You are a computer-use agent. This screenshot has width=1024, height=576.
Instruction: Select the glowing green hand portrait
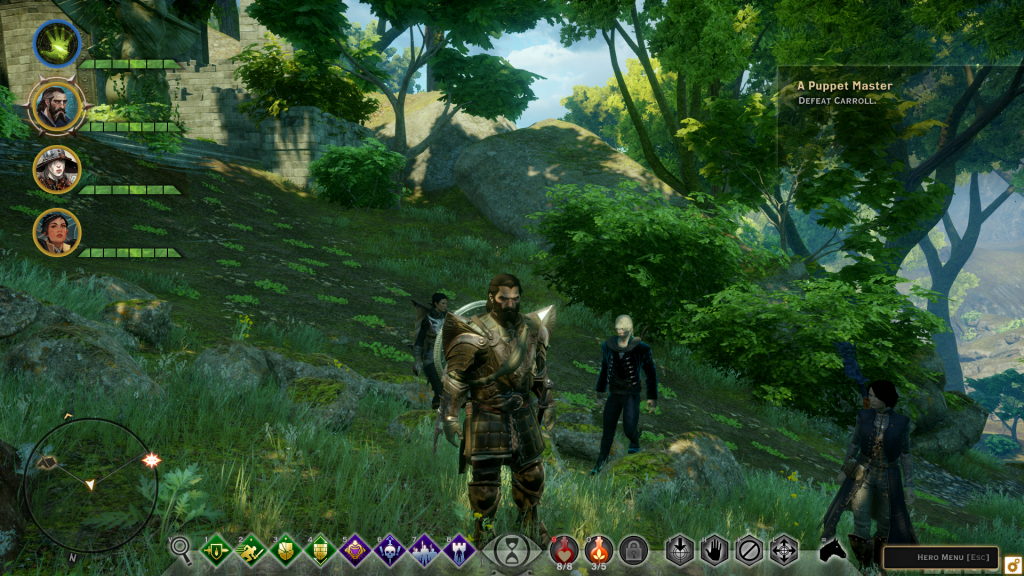click(57, 44)
